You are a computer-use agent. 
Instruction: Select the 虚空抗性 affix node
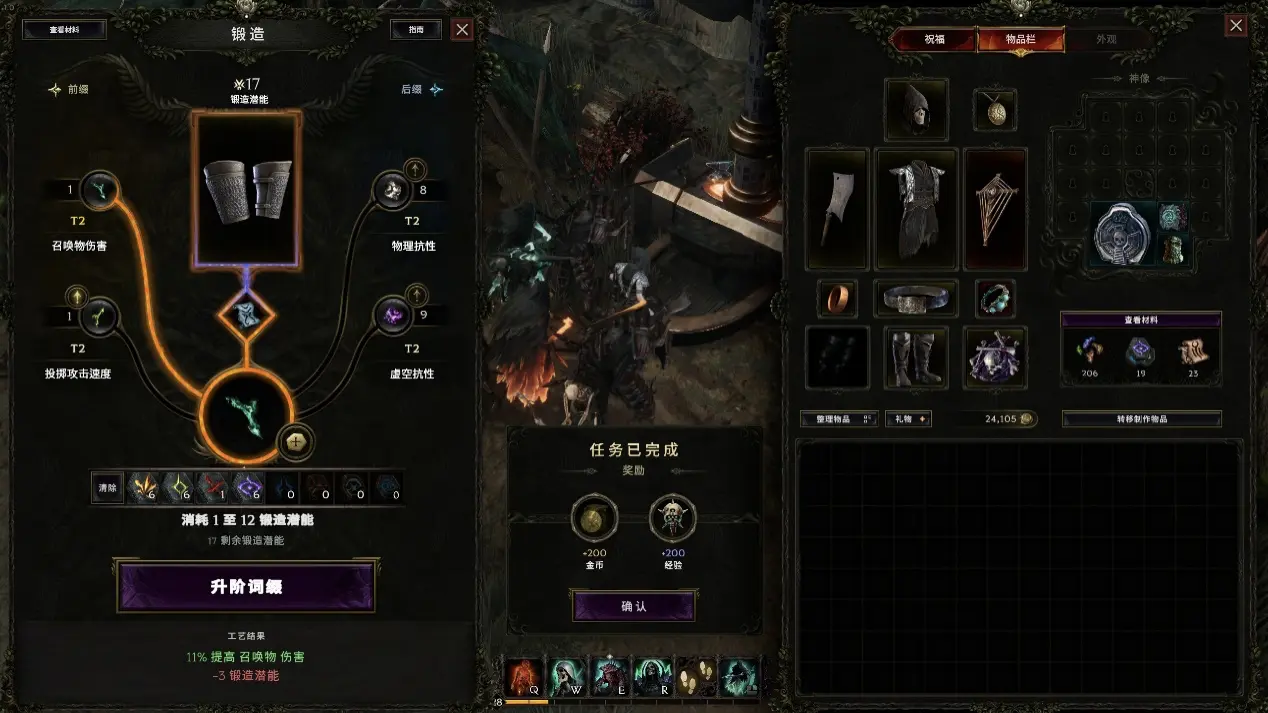click(392, 318)
